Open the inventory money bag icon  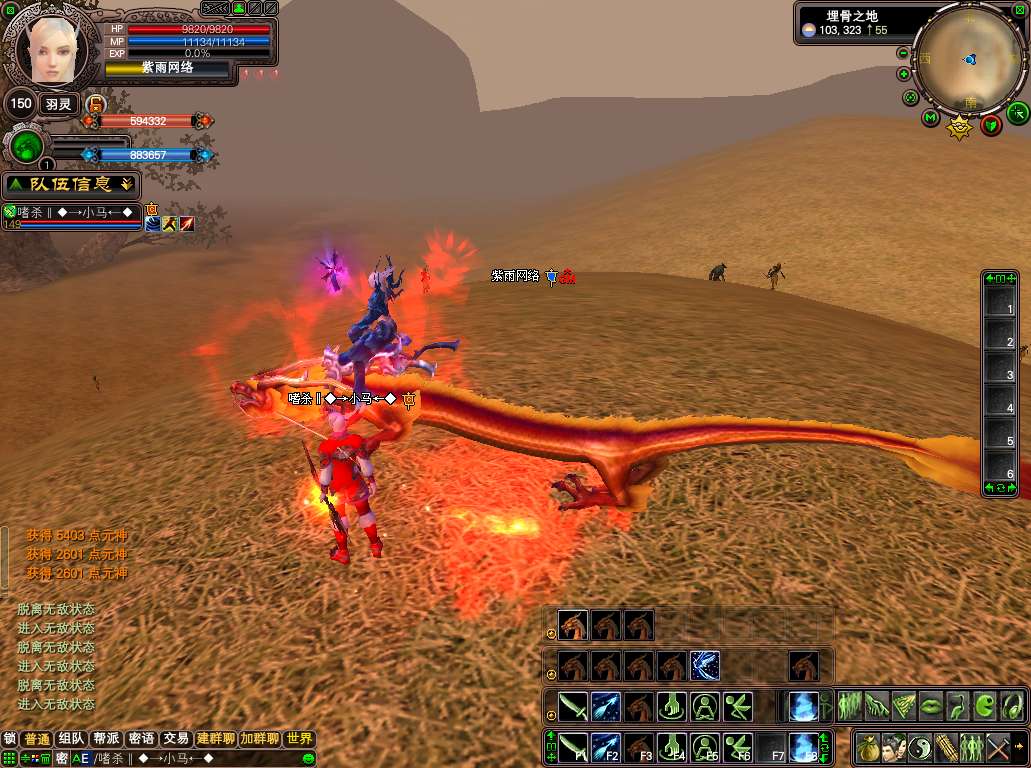868,747
